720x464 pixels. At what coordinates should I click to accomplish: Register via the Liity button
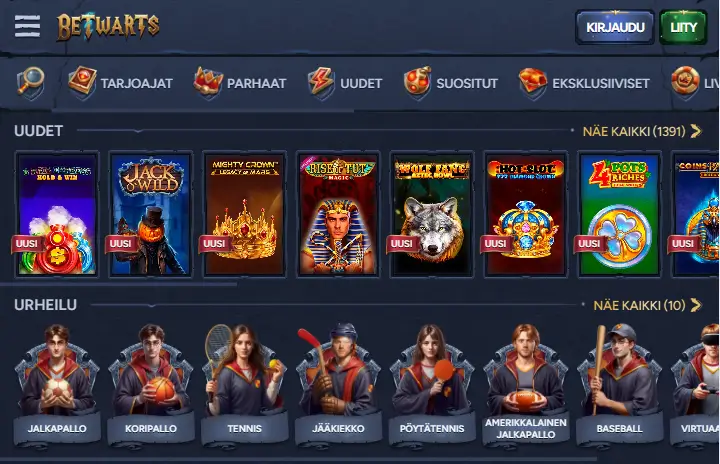683,27
